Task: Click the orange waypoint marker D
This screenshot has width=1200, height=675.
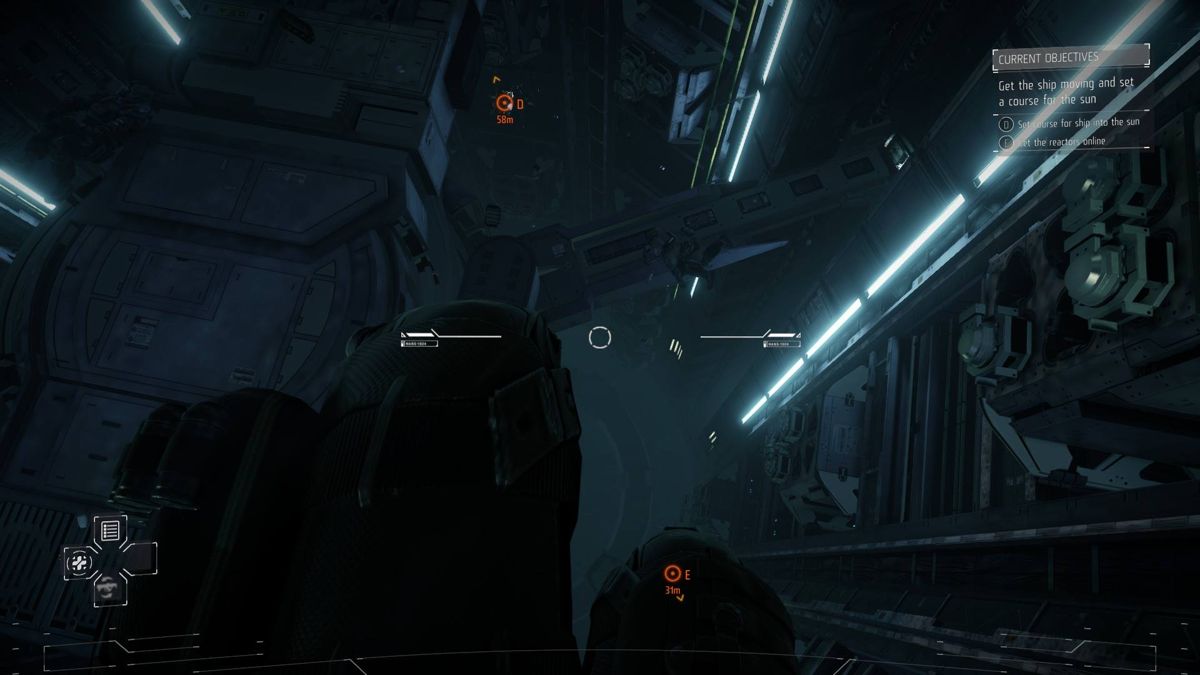Action: (x=504, y=103)
